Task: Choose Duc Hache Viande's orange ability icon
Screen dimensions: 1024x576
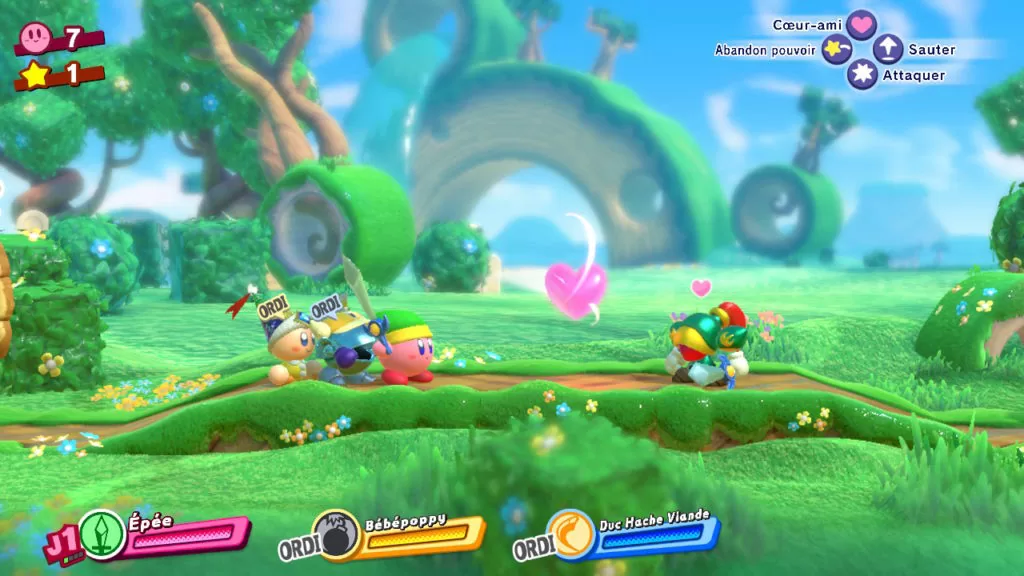Action: [570, 534]
